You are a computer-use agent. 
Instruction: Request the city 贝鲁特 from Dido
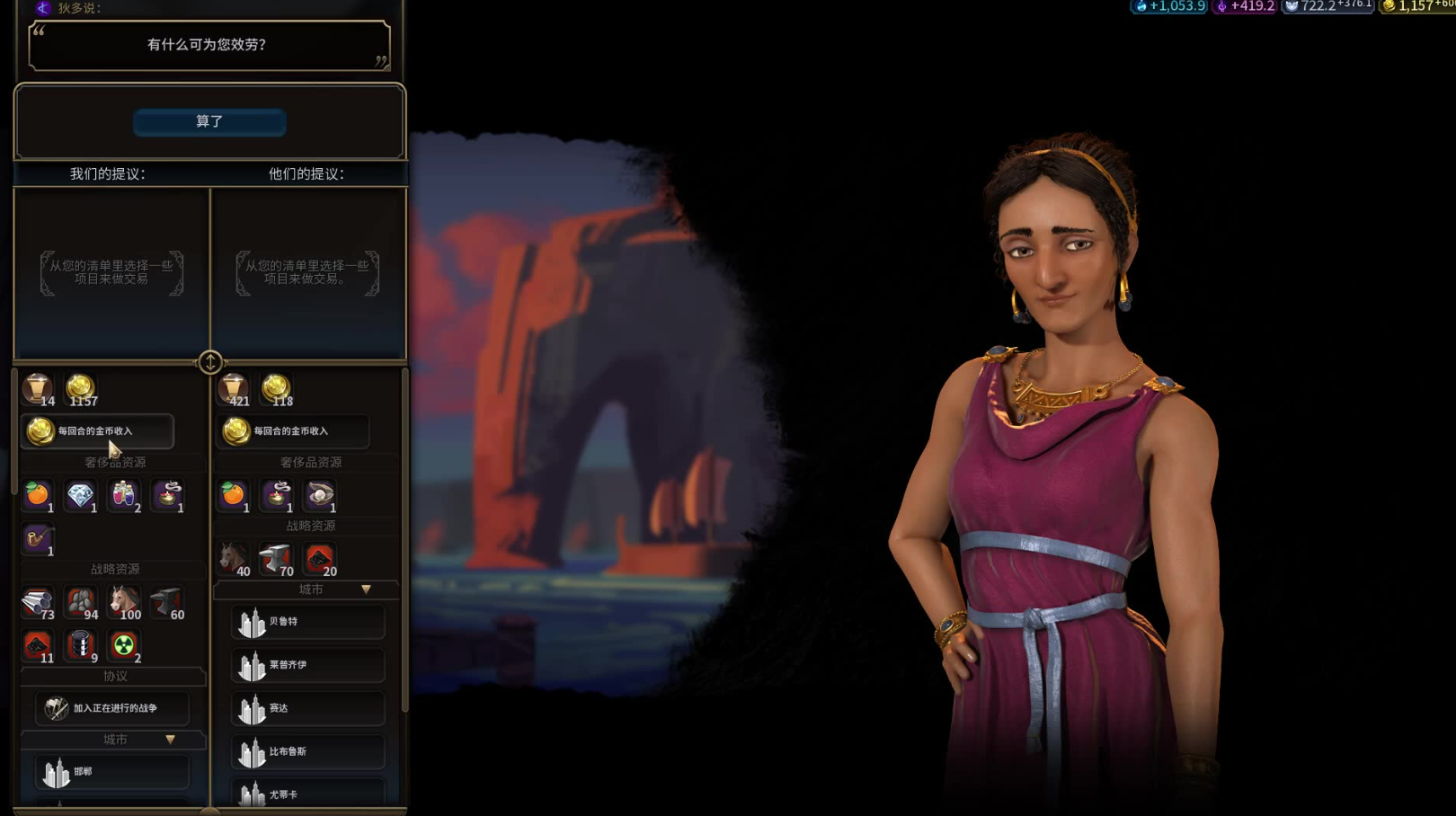click(308, 622)
